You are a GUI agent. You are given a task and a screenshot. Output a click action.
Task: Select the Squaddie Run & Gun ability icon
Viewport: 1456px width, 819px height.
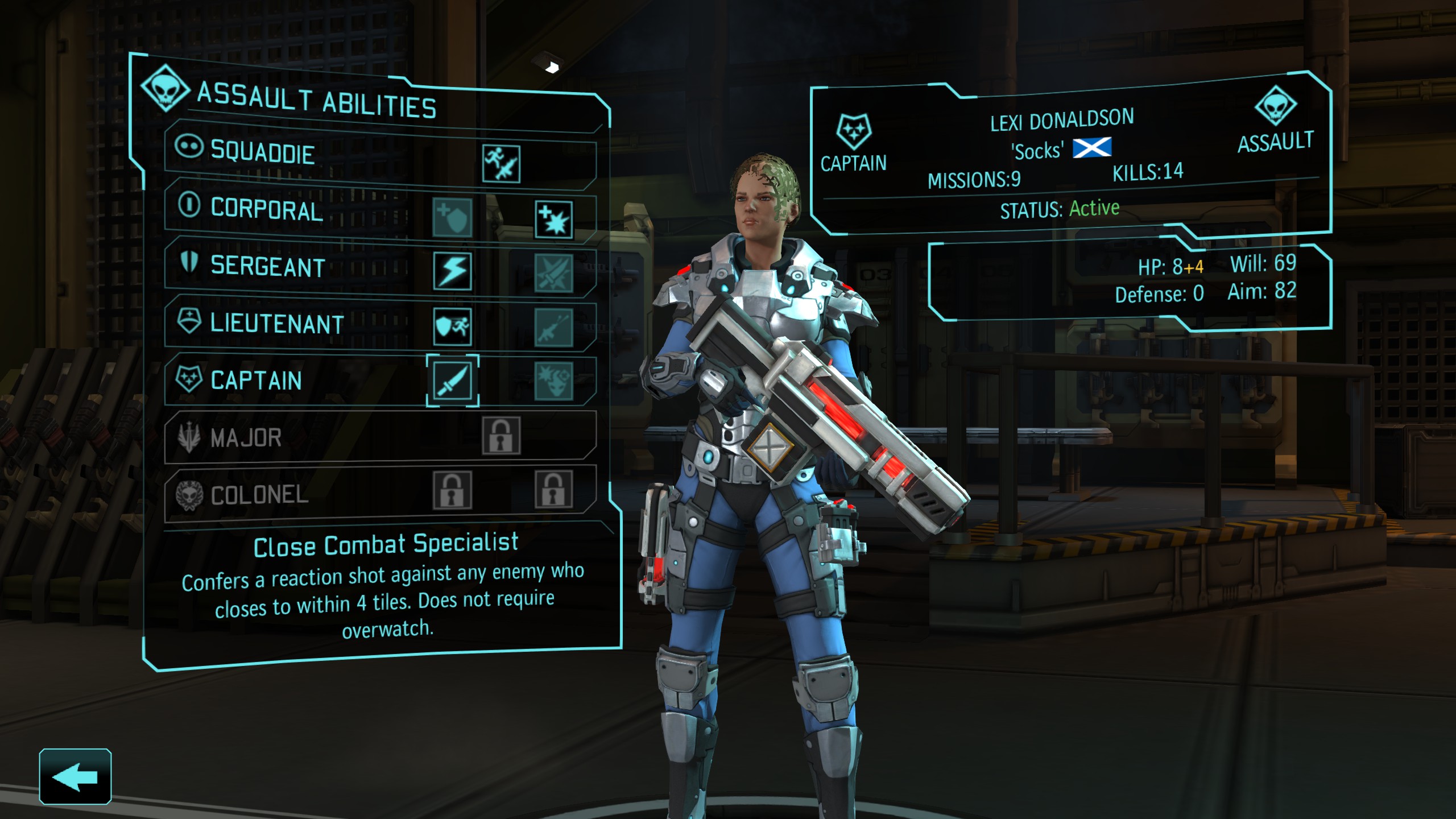coord(501,163)
